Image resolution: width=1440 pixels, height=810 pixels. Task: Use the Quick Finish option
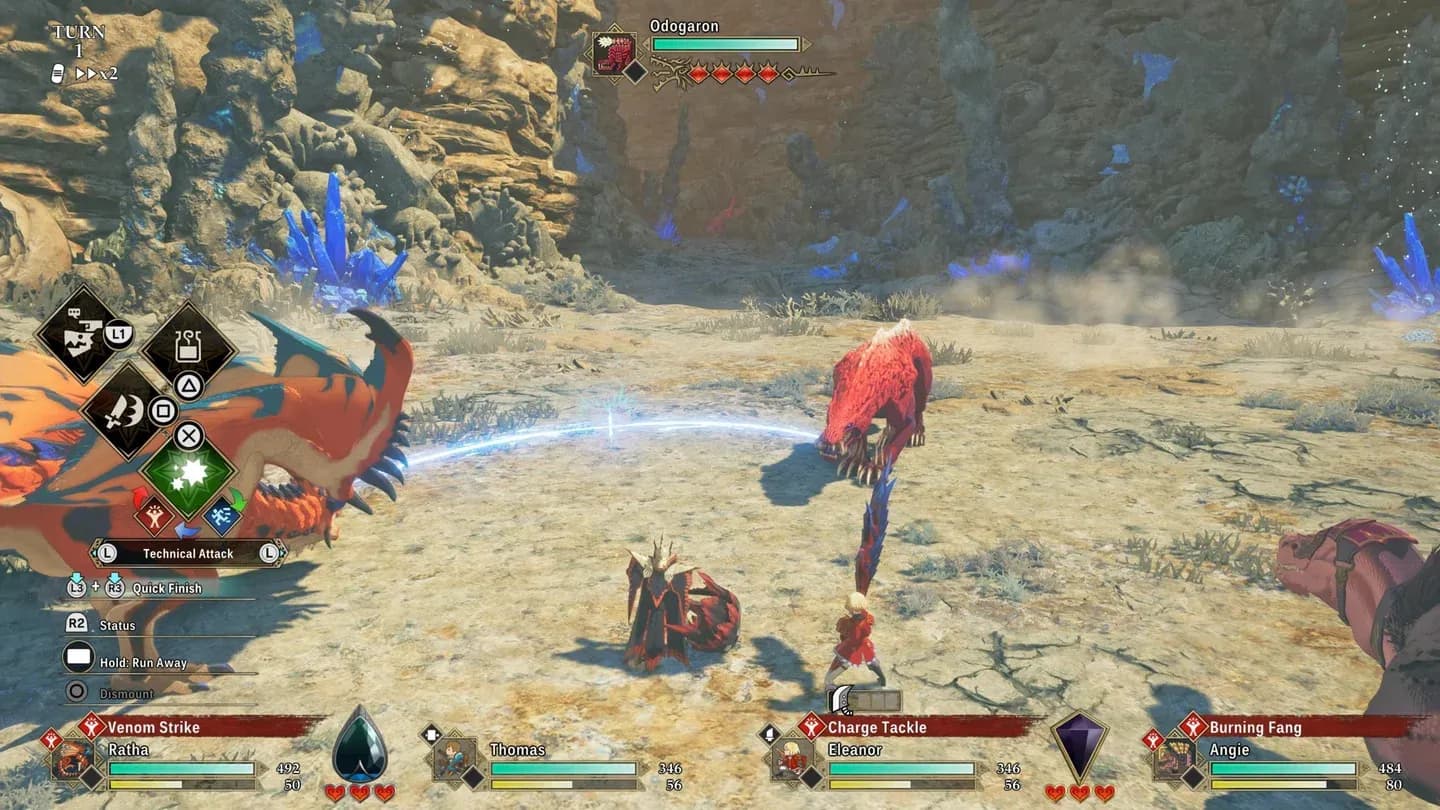(166, 589)
